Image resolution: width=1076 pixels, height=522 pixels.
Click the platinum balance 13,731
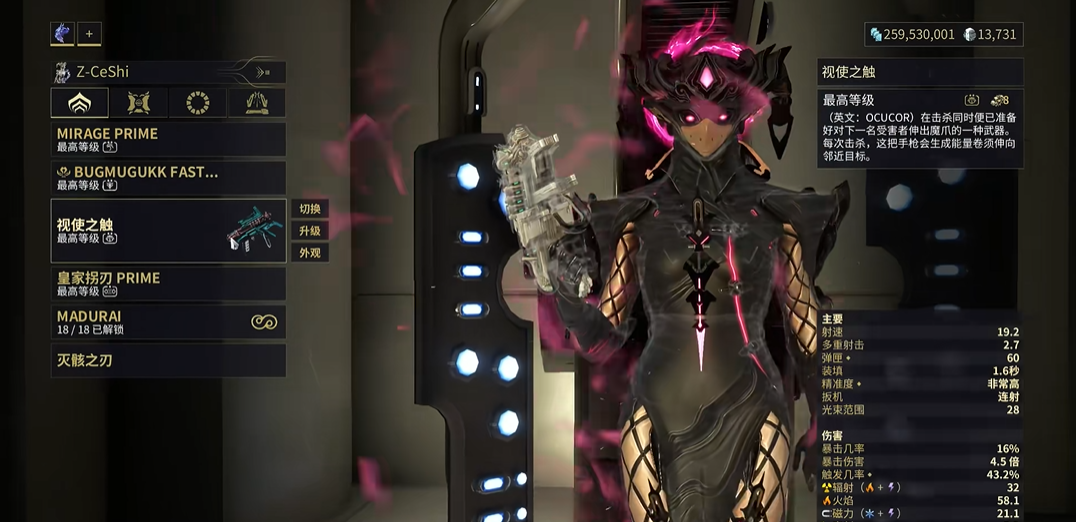(990, 35)
